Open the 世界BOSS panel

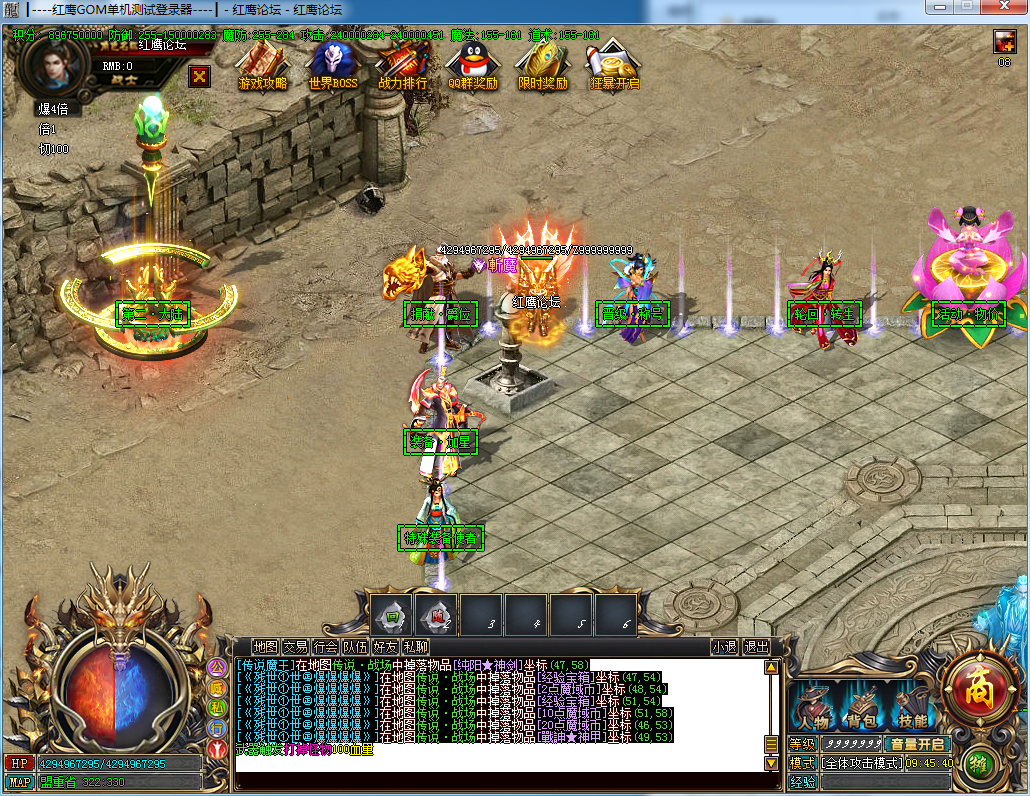332,66
